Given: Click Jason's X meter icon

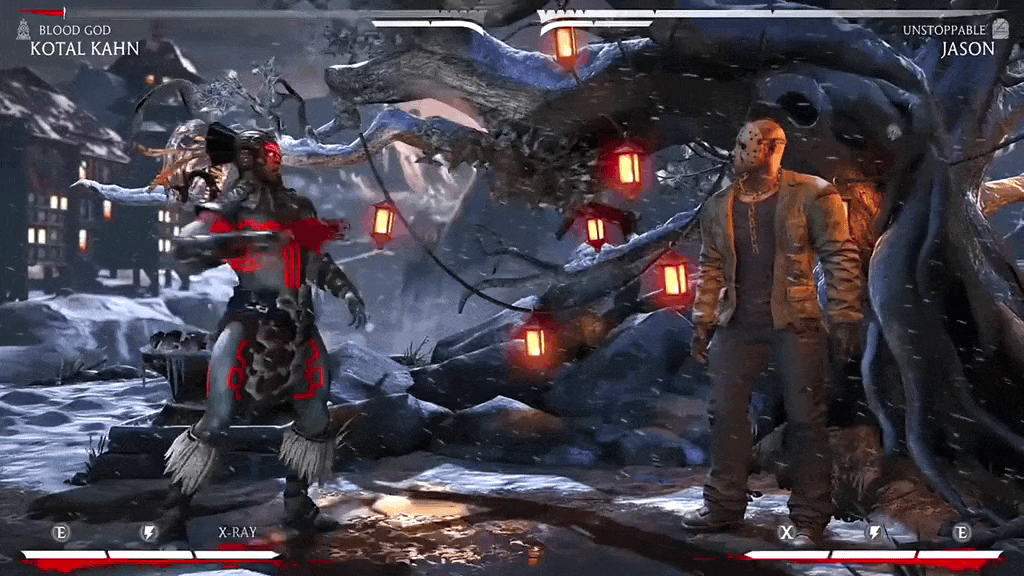Looking at the screenshot, I should pyautogui.click(x=786, y=532).
